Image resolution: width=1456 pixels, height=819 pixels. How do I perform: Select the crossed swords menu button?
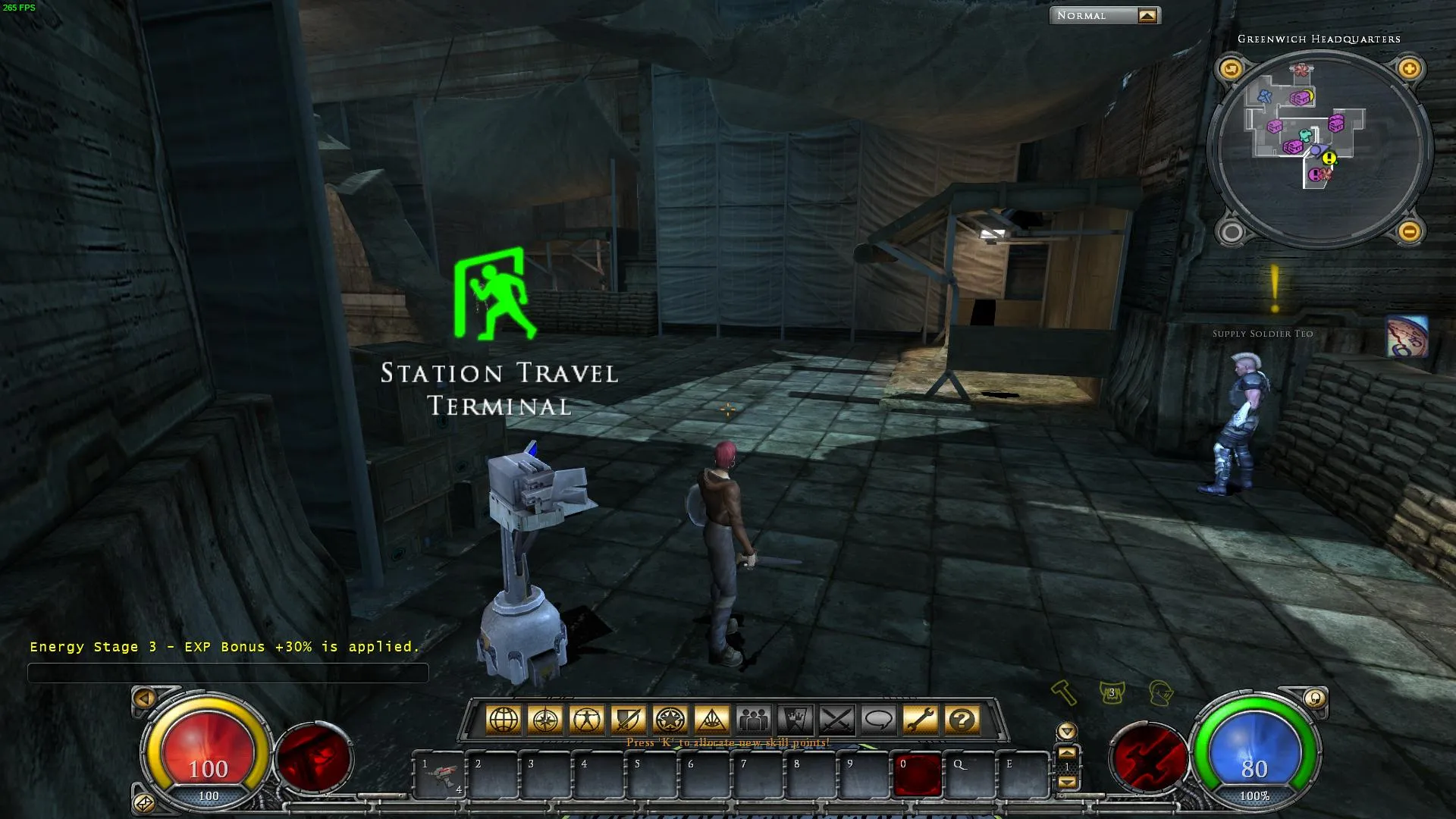pyautogui.click(x=837, y=720)
